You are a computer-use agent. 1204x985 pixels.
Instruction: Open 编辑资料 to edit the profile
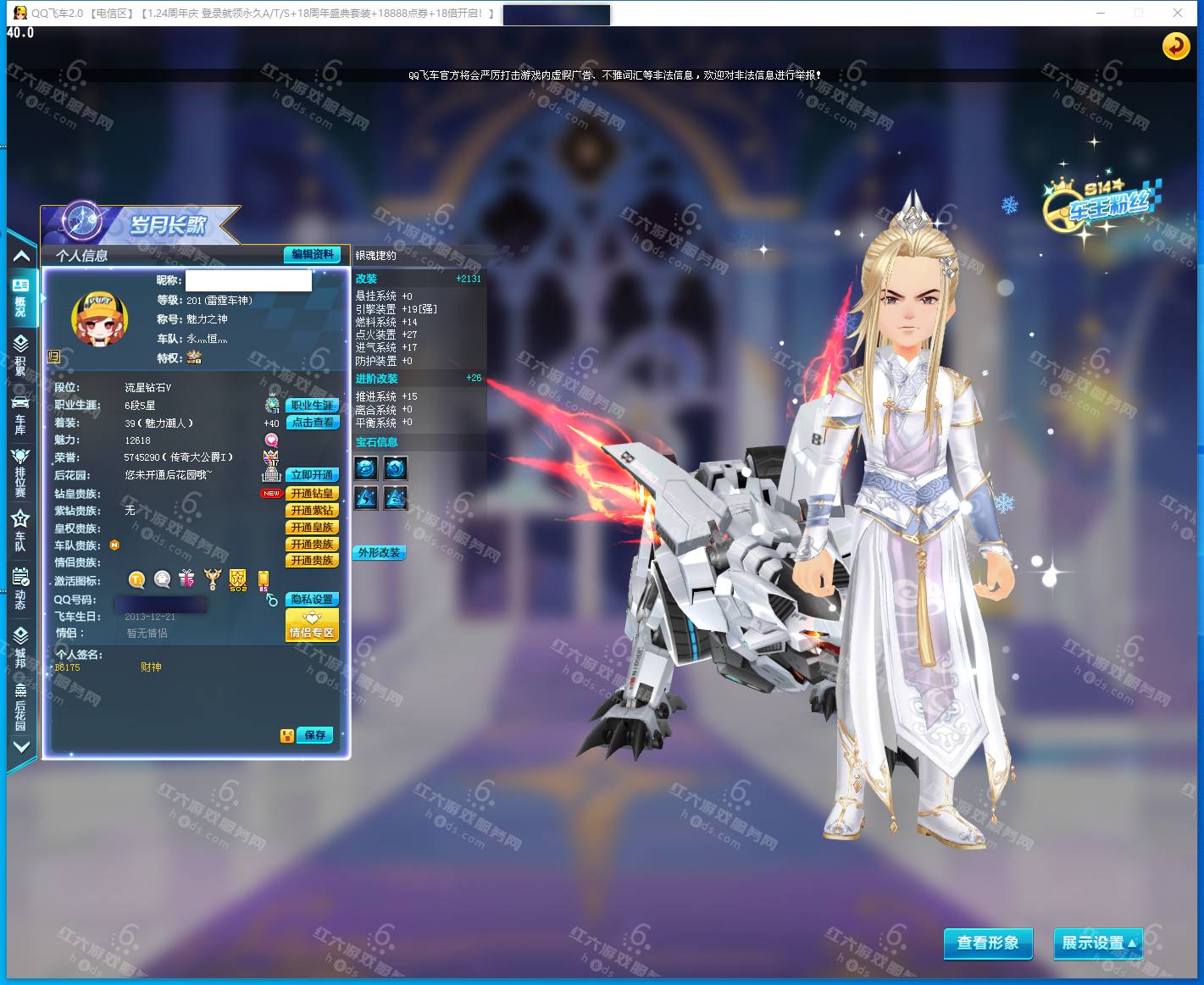pyautogui.click(x=313, y=254)
